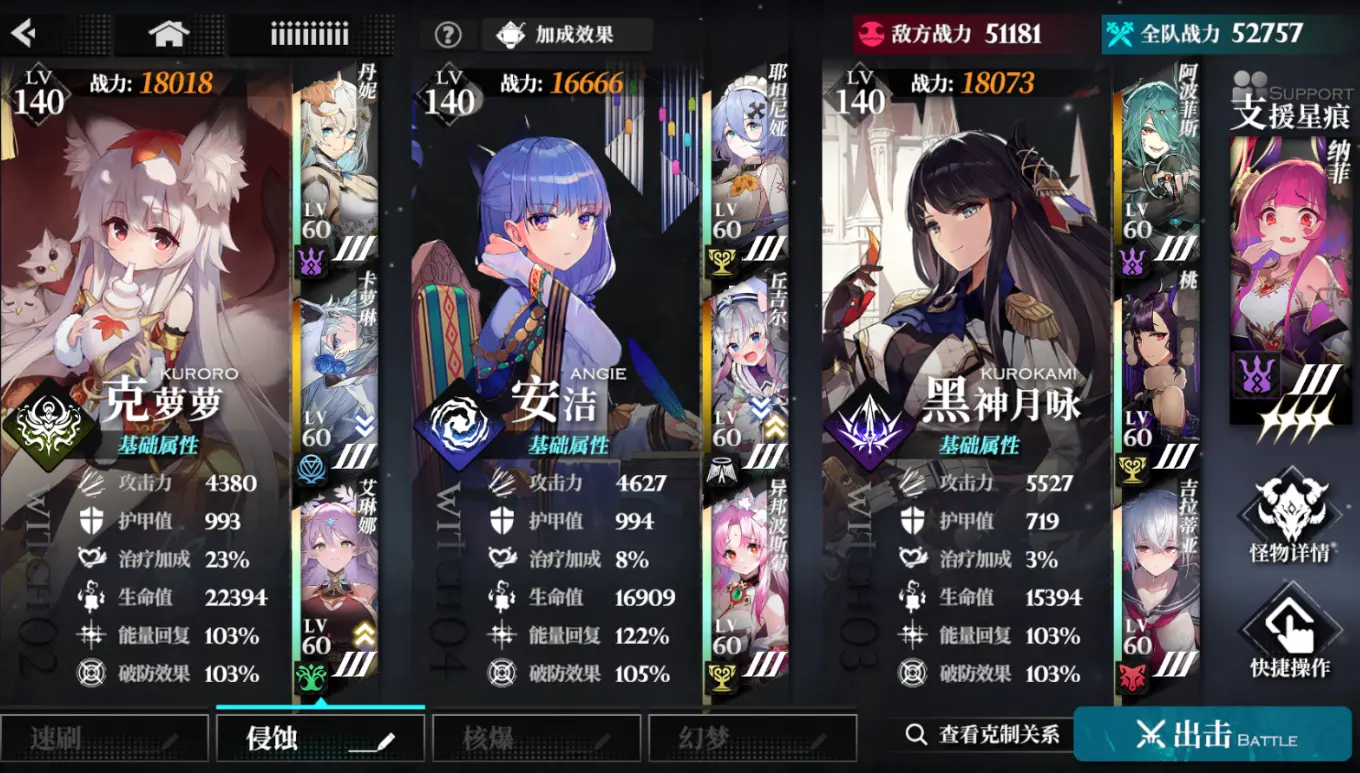Open the help question mark icon
The height and width of the screenshot is (773, 1360).
tap(448, 33)
